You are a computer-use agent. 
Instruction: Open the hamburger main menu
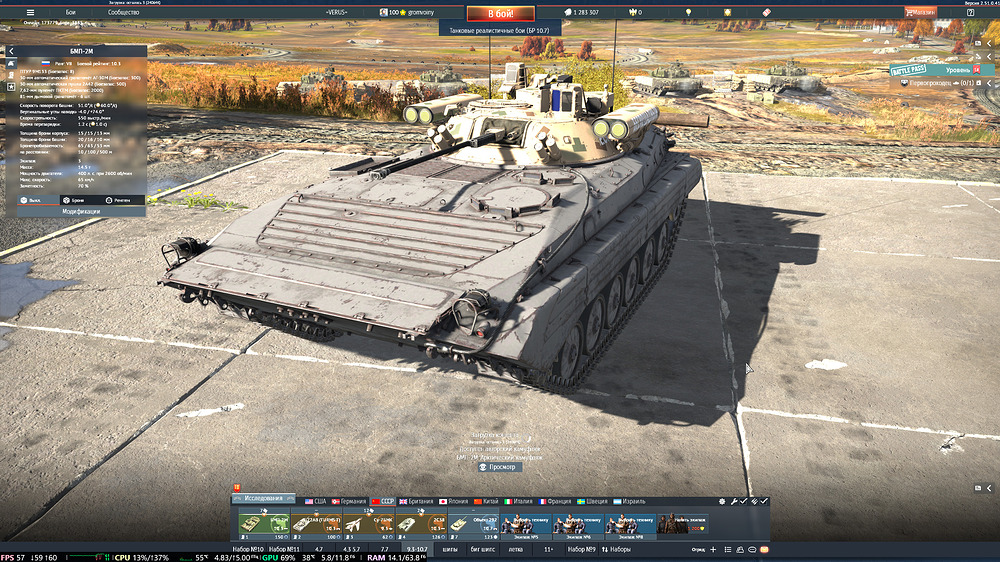29,12
